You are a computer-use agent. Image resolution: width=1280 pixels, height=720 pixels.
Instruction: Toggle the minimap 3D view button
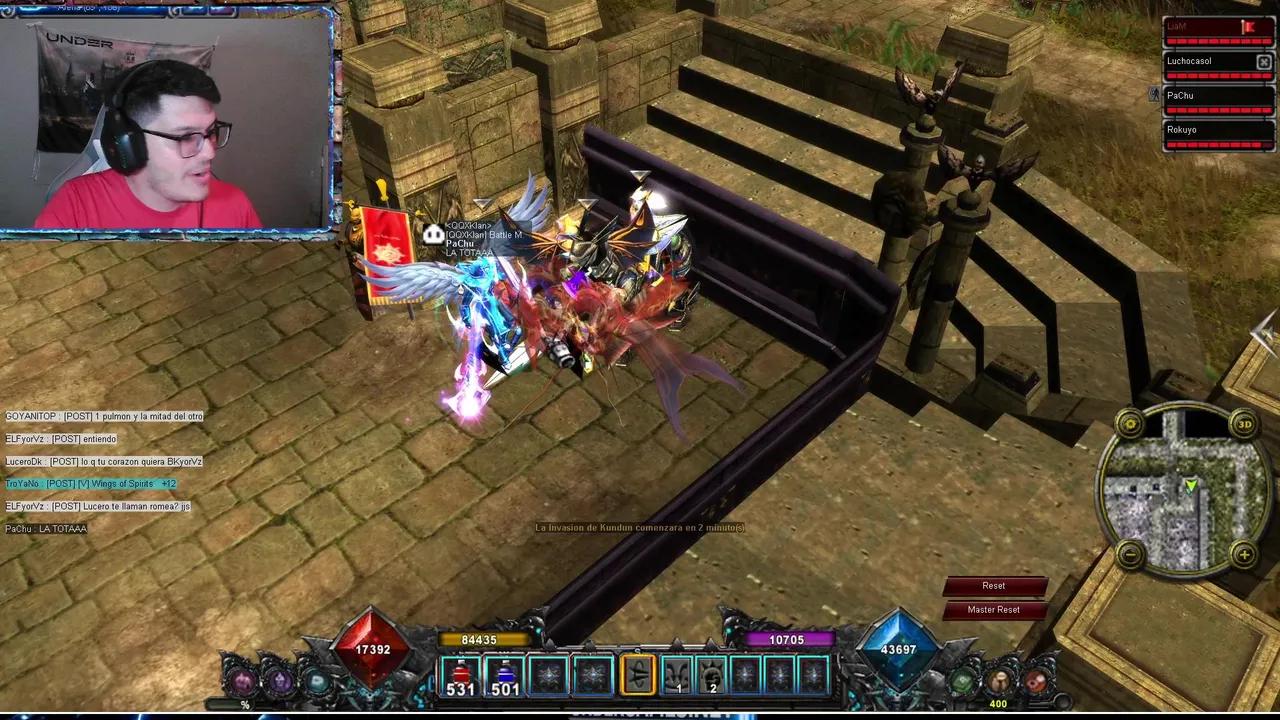pos(1244,423)
